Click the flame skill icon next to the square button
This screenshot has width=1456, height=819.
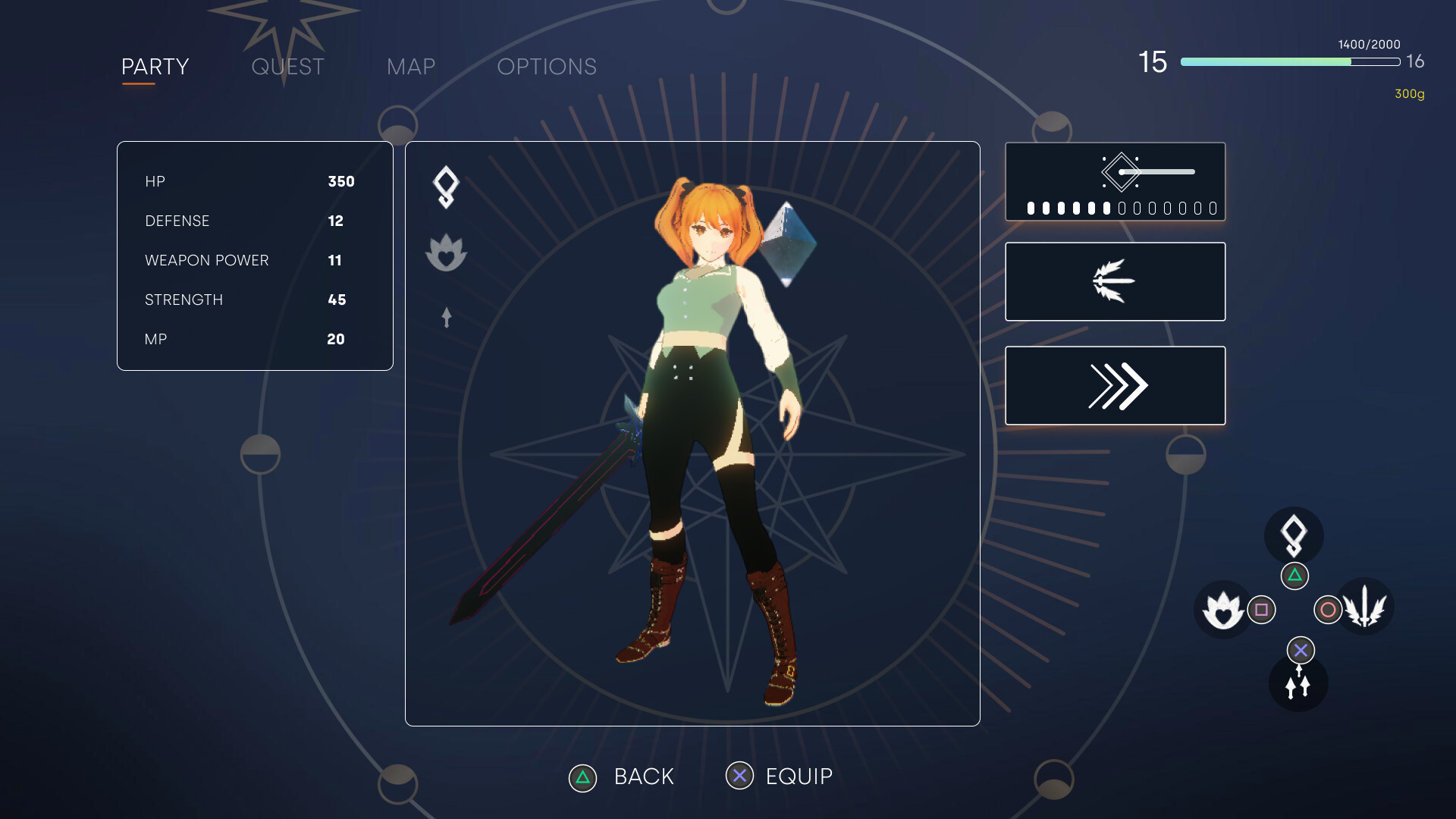click(x=1222, y=609)
